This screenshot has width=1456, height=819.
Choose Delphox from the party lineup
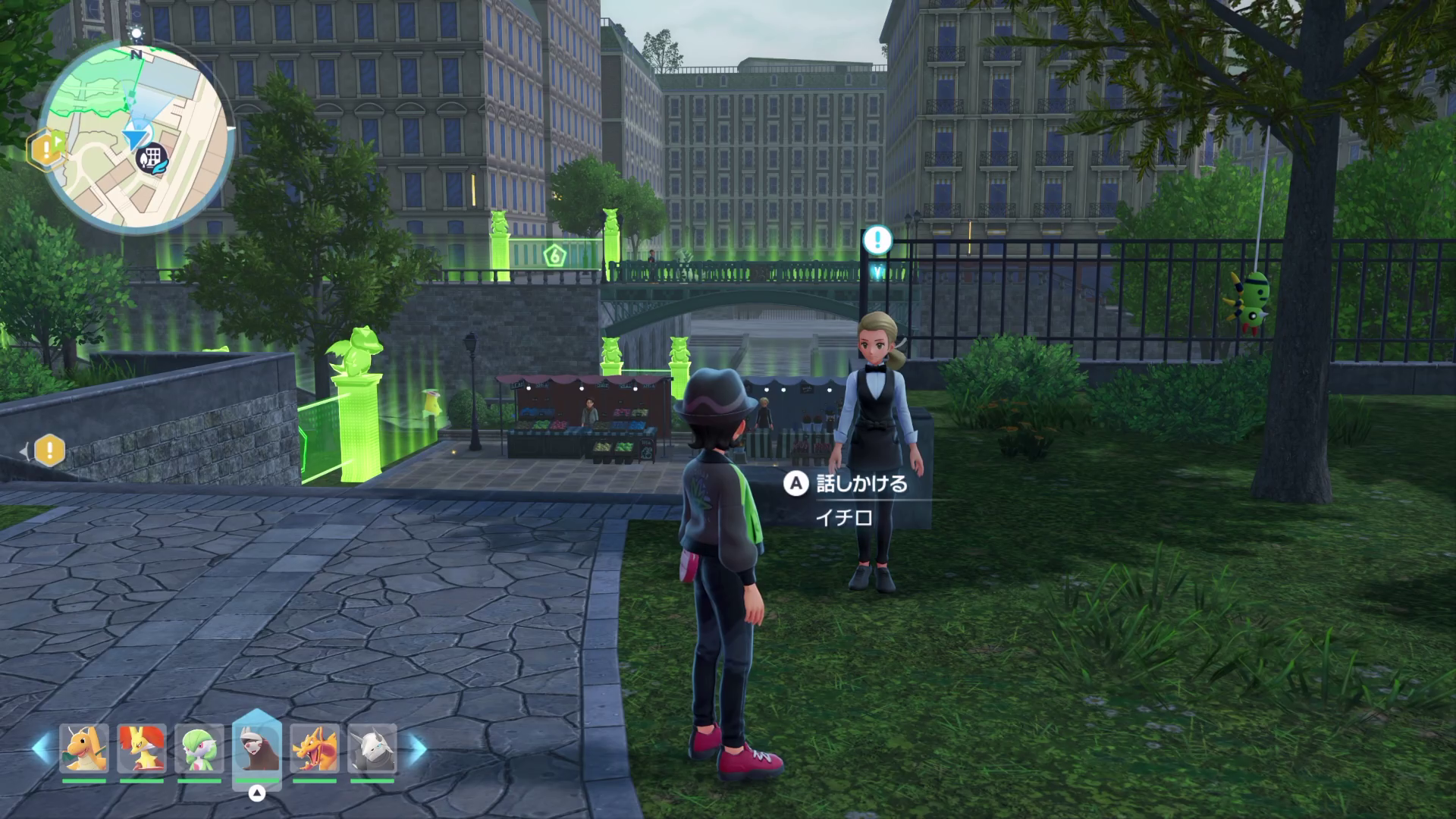coord(141,748)
